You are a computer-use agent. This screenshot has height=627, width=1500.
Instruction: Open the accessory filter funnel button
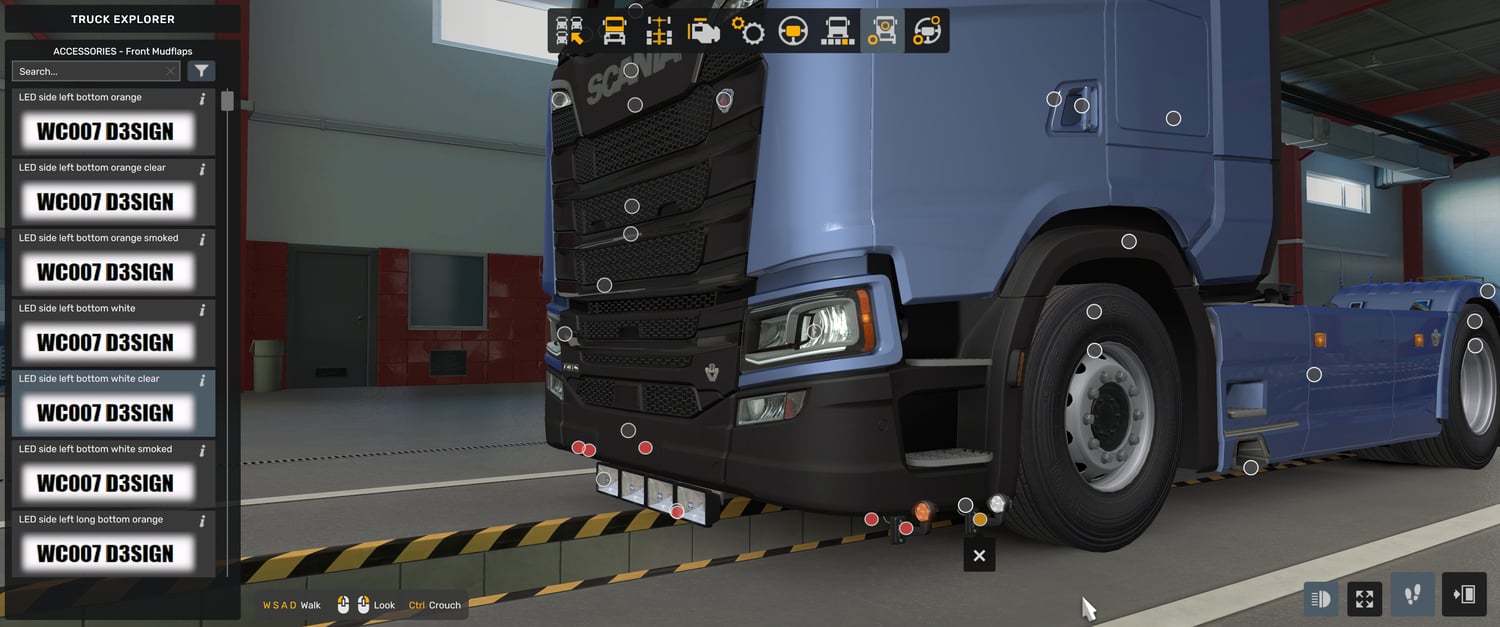[x=201, y=71]
